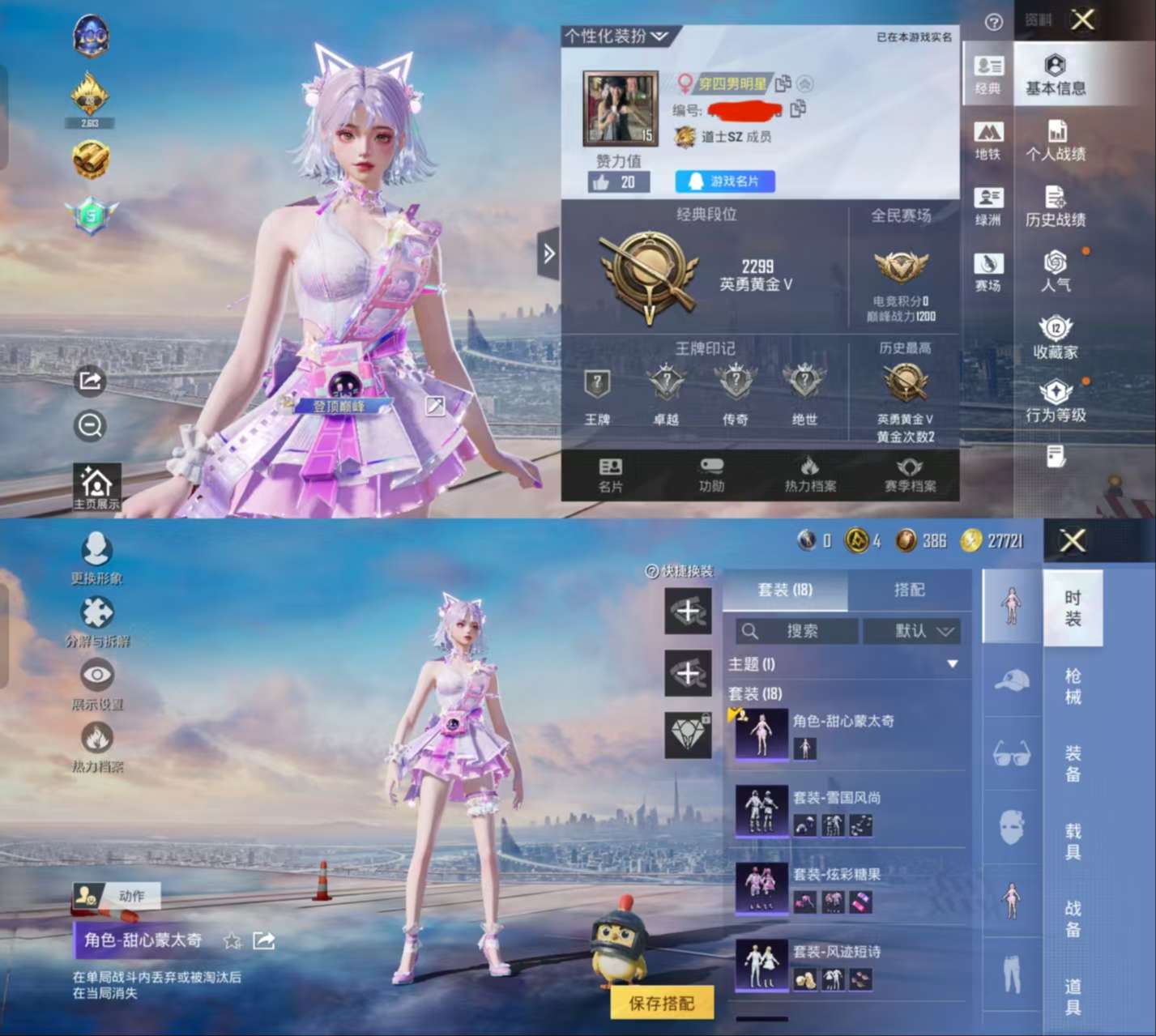
Task: Click the 游戏名片 game card button
Action: (x=725, y=181)
